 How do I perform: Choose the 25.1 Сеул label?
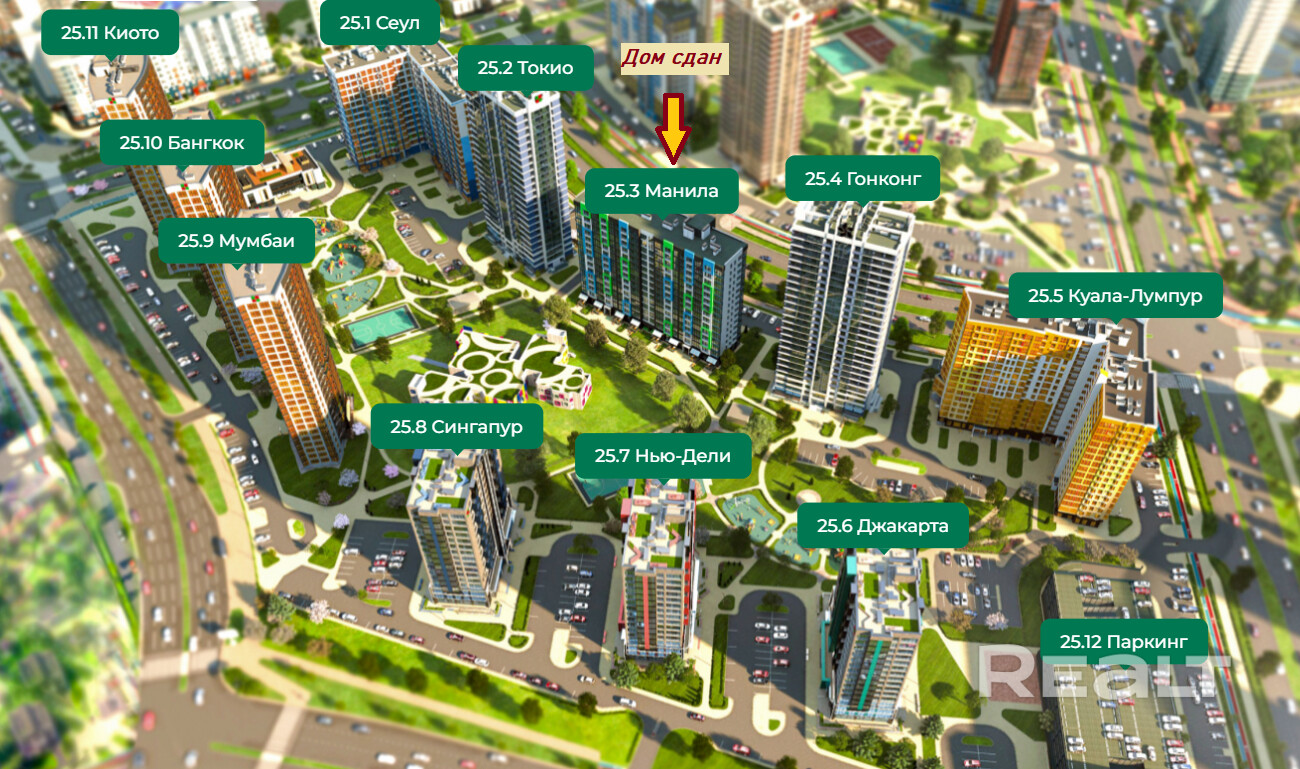coord(380,23)
